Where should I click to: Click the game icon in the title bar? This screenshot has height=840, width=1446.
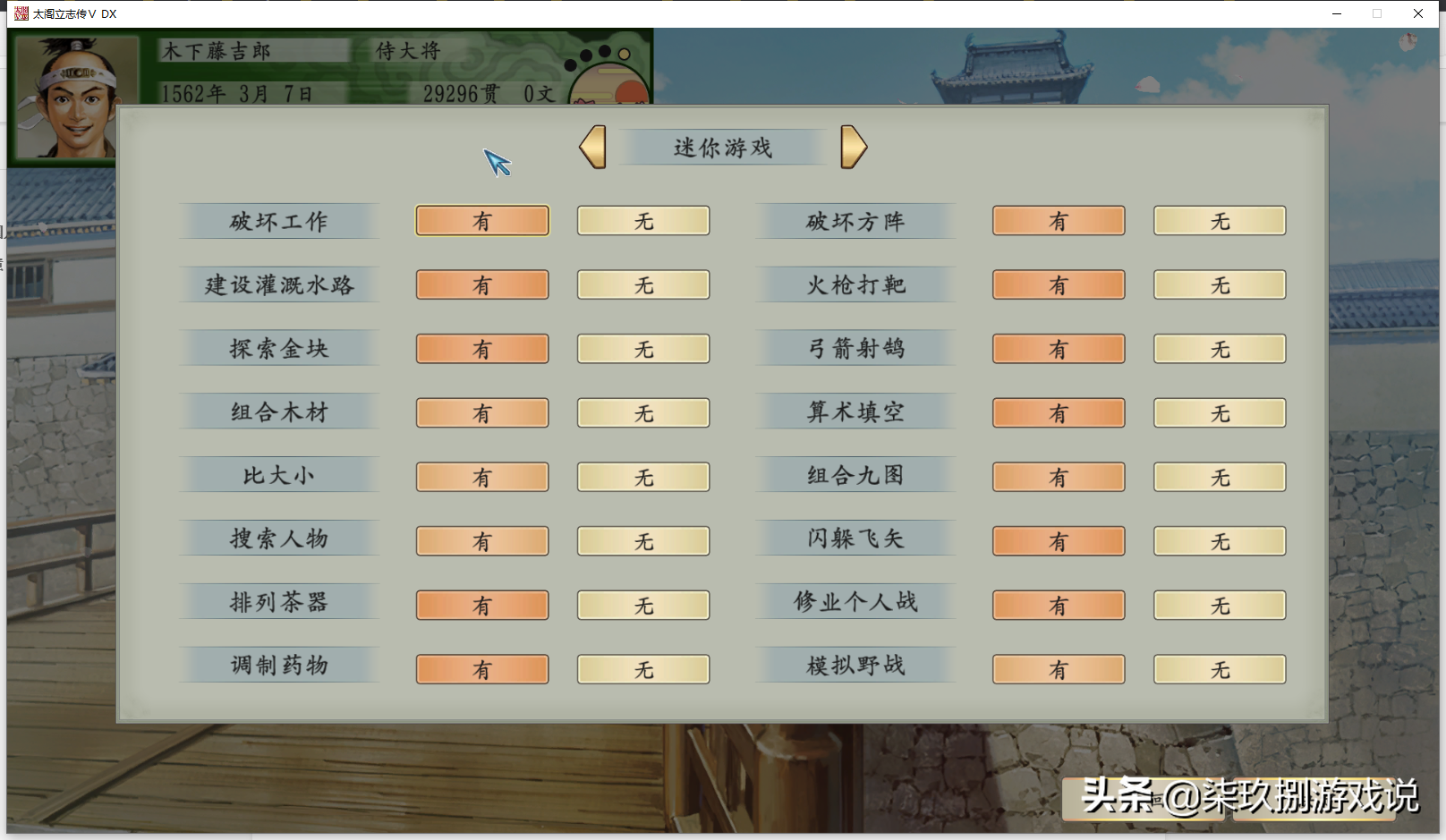(20, 13)
